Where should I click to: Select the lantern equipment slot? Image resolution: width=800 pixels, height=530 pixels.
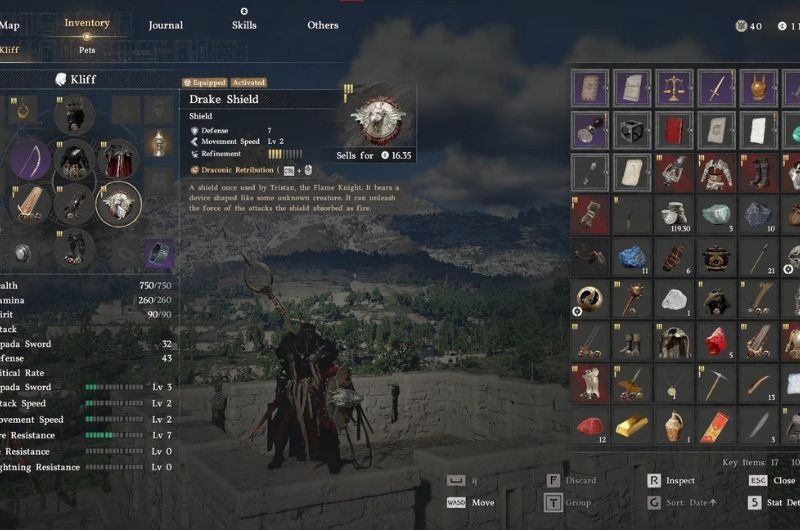point(157,144)
